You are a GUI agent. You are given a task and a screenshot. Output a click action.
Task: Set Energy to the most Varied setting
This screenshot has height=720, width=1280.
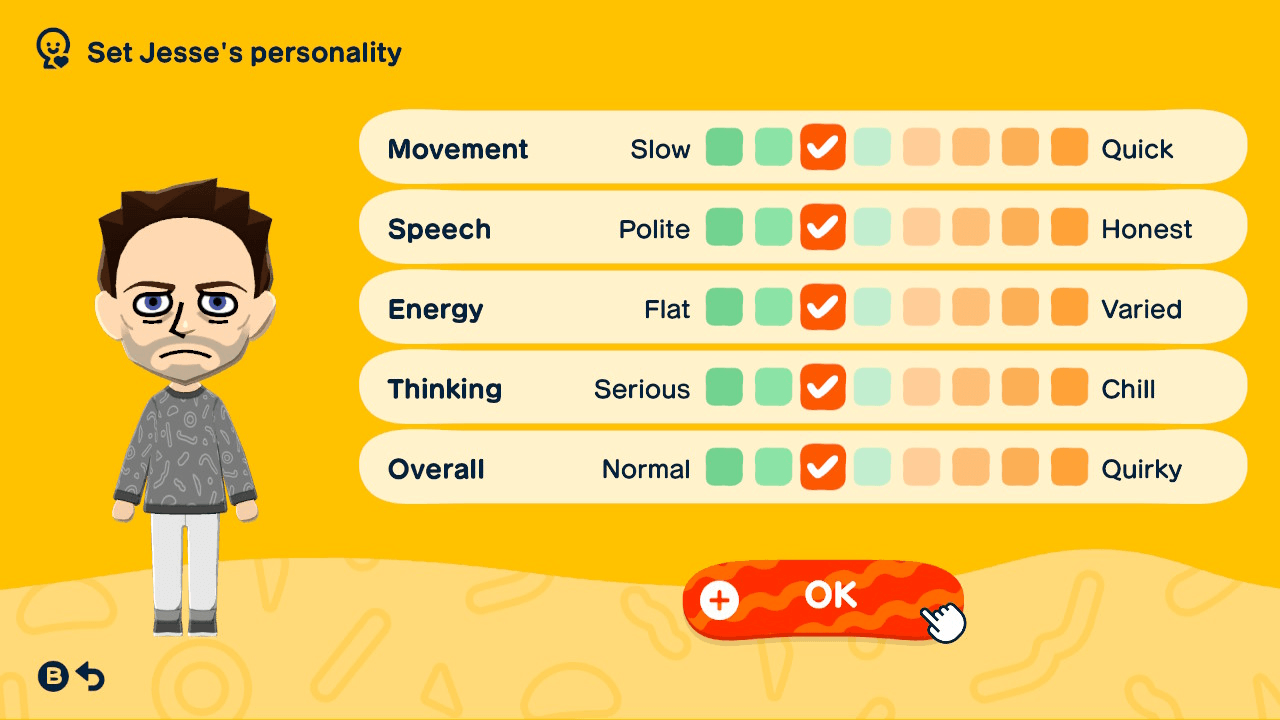point(1069,307)
